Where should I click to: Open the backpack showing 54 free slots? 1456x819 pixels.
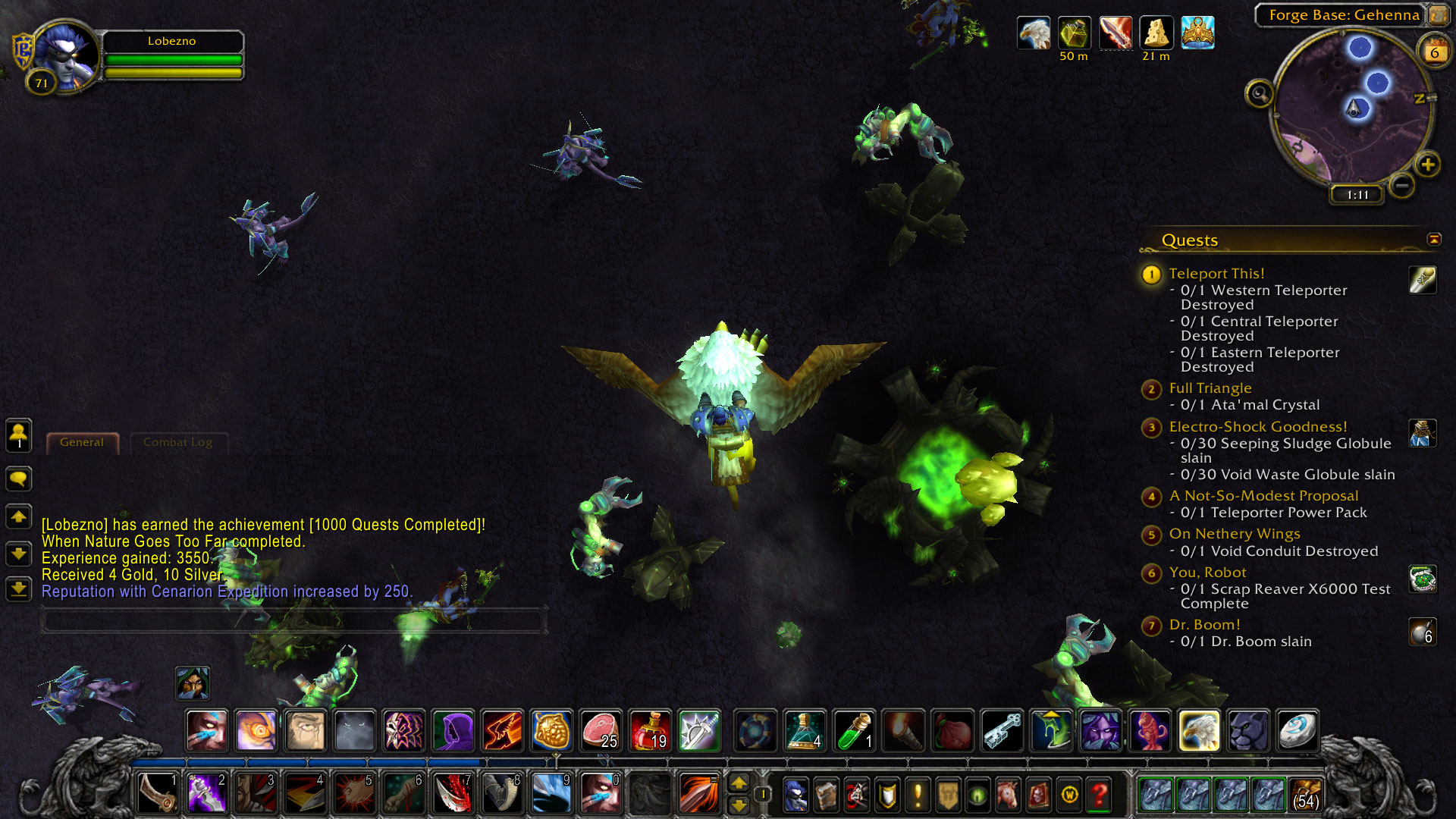coord(1306,794)
